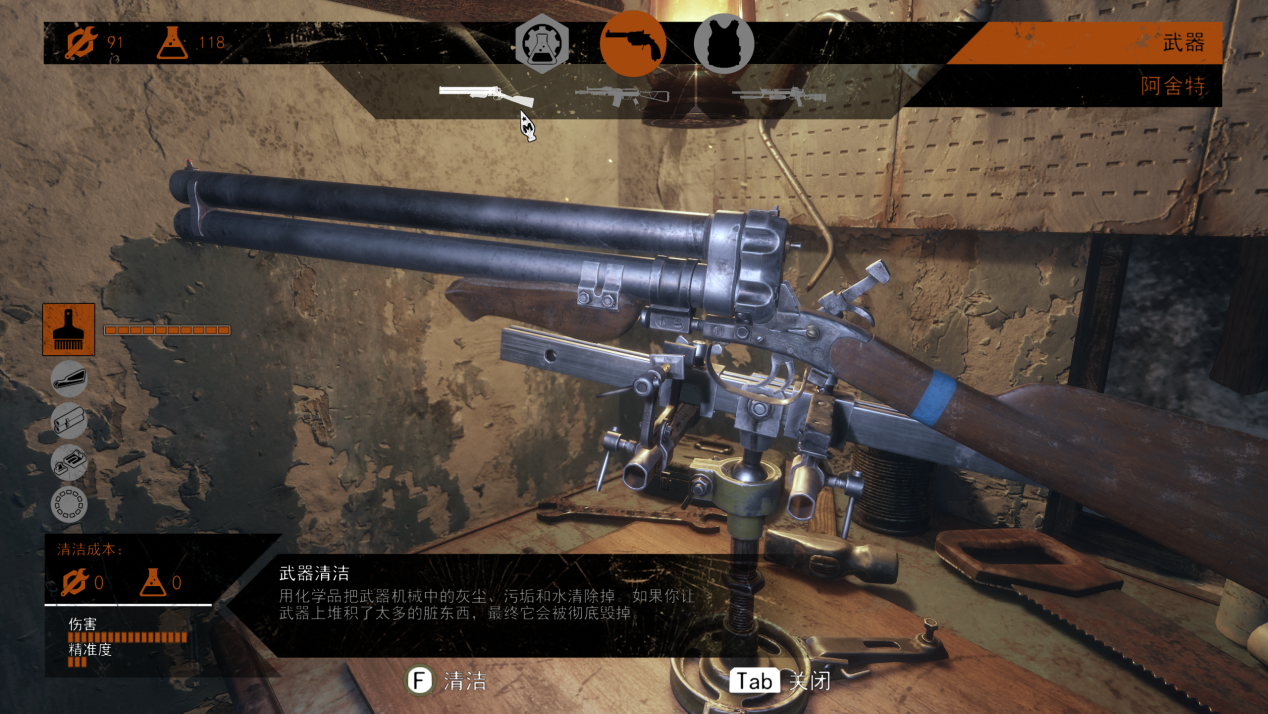Open the crafting tab with flask-and-gear icon
This screenshot has height=714, width=1268.
tap(542, 44)
